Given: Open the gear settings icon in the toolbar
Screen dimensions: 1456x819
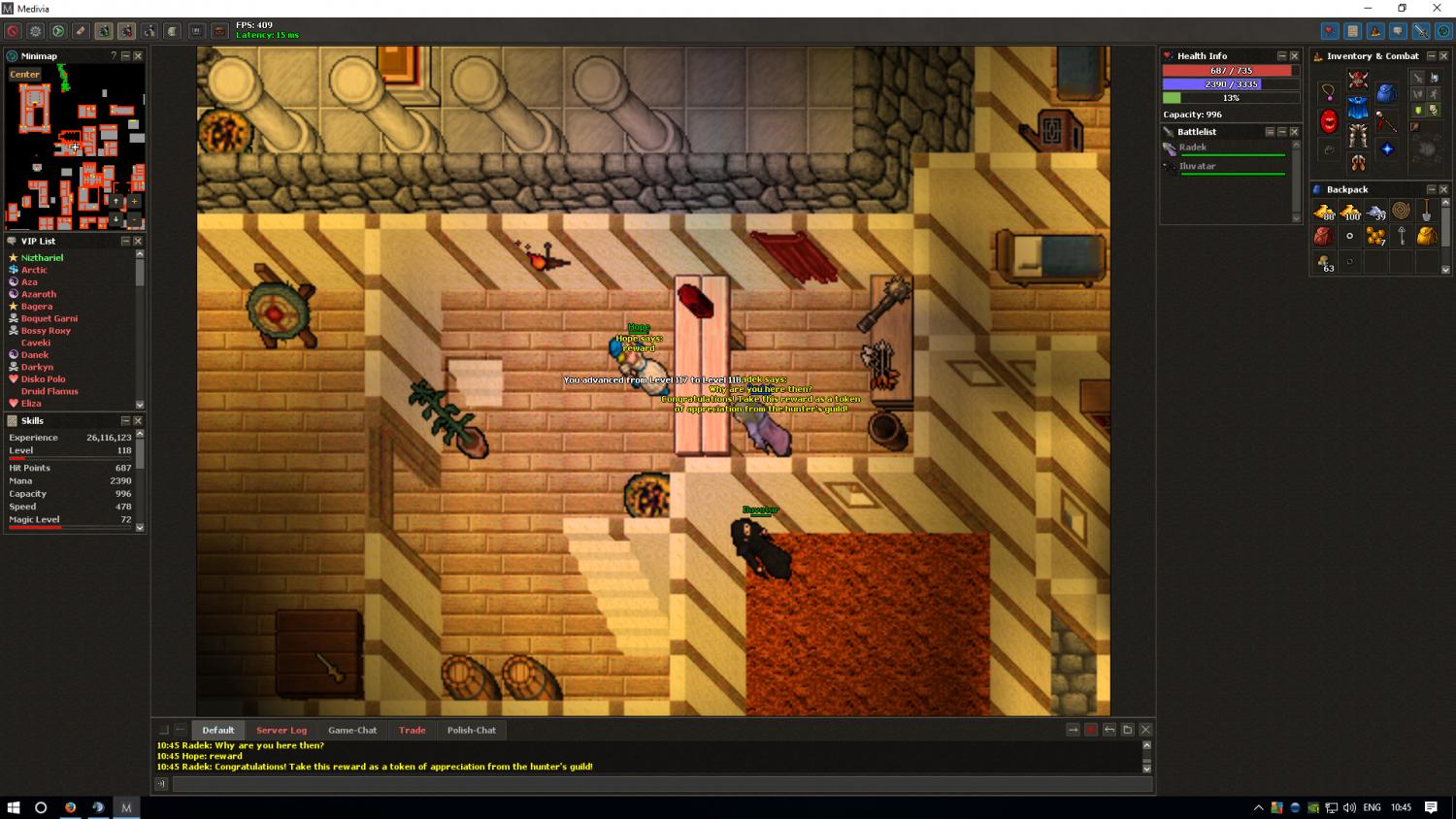Looking at the screenshot, I should point(35,32).
